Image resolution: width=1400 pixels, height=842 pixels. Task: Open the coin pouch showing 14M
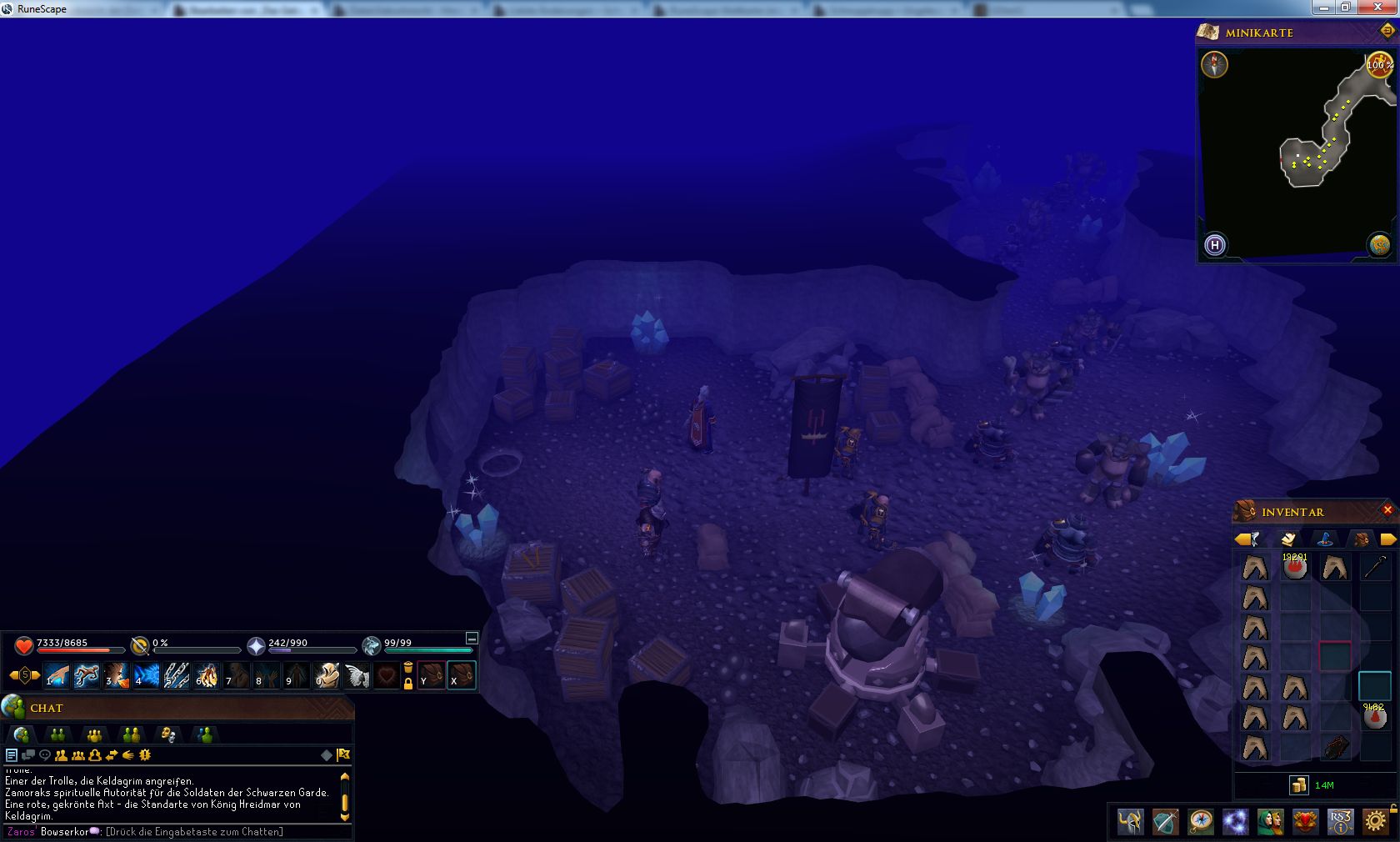(1299, 785)
